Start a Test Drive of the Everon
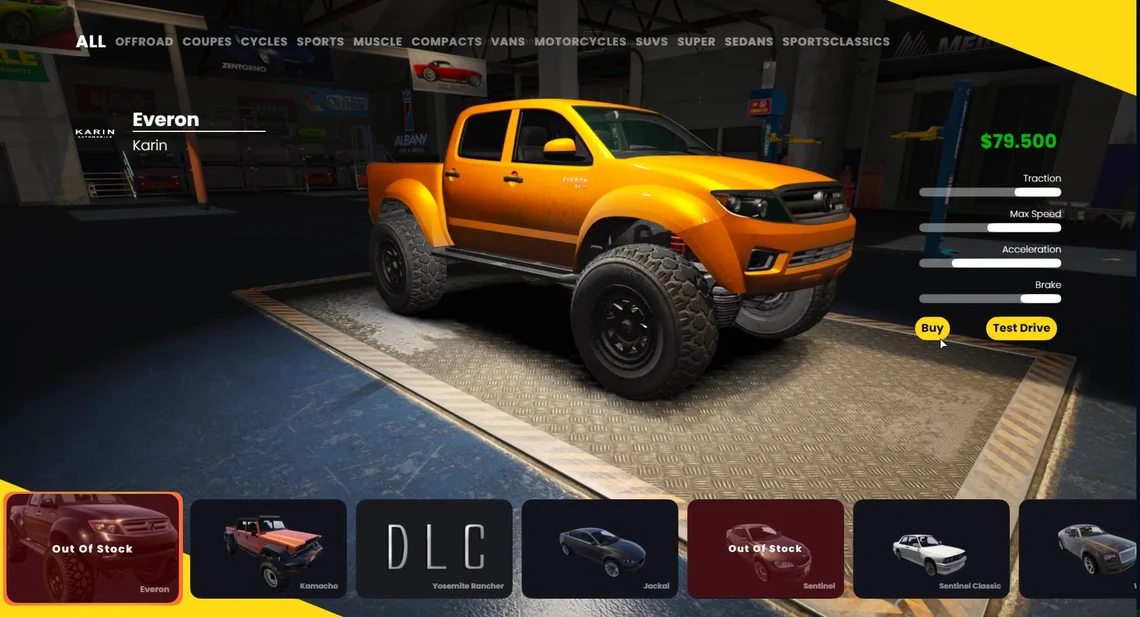Screen dimensions: 1140x617 (x=1021, y=328)
